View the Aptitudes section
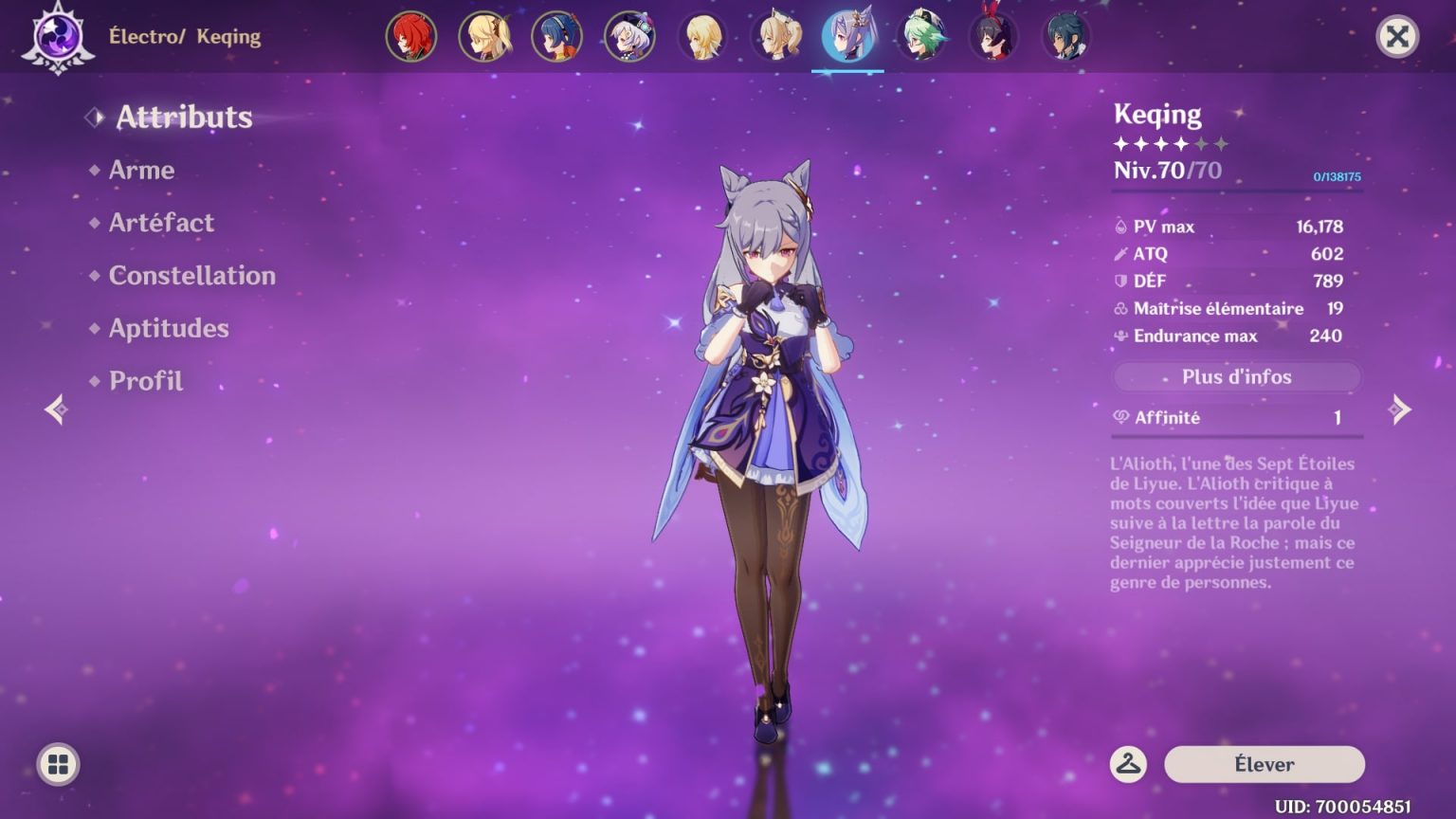This screenshot has height=819, width=1456. pos(168,328)
